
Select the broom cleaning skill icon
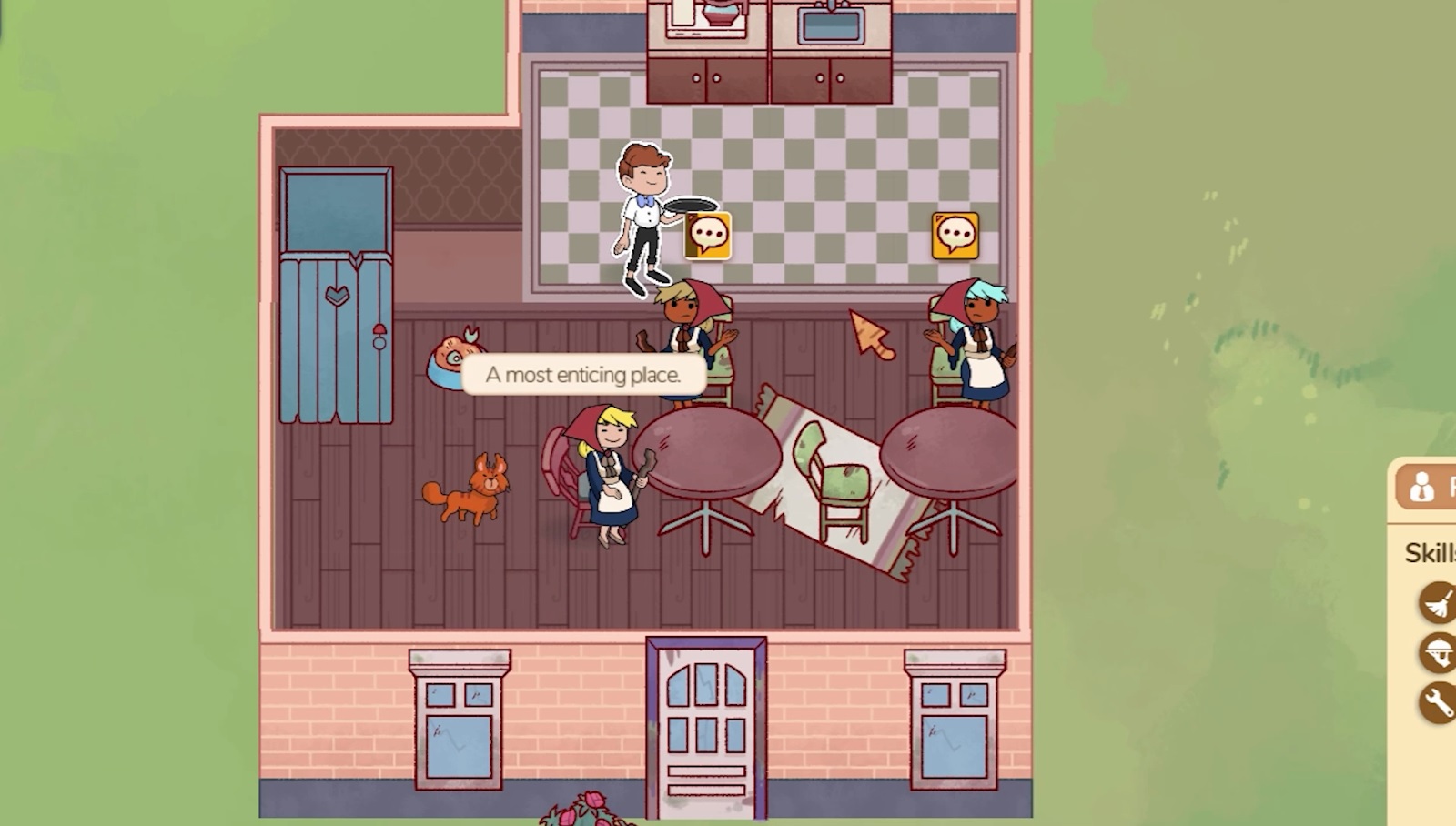point(1438,604)
